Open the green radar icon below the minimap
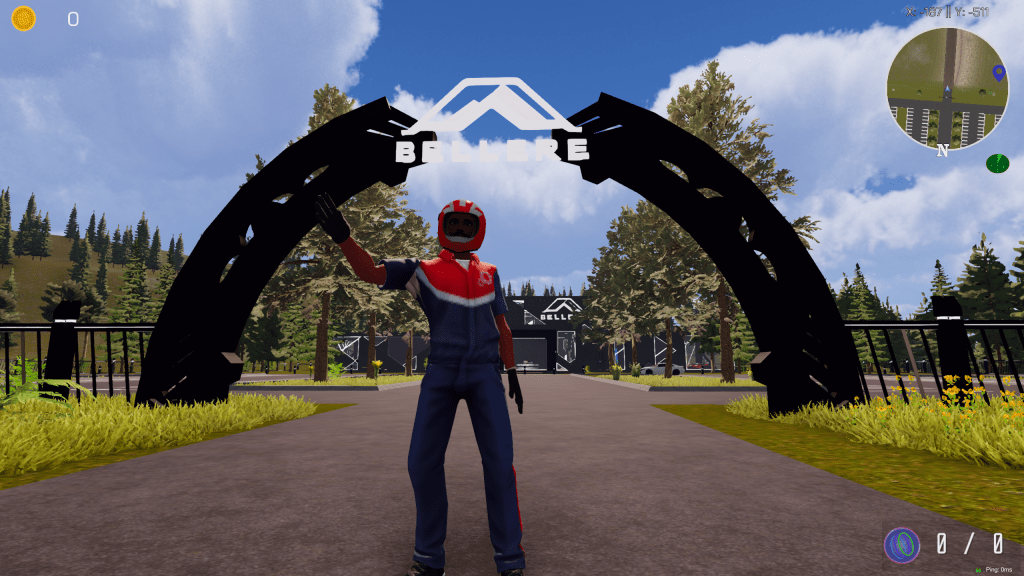Screen dimensions: 1024x576 (x=997, y=163)
